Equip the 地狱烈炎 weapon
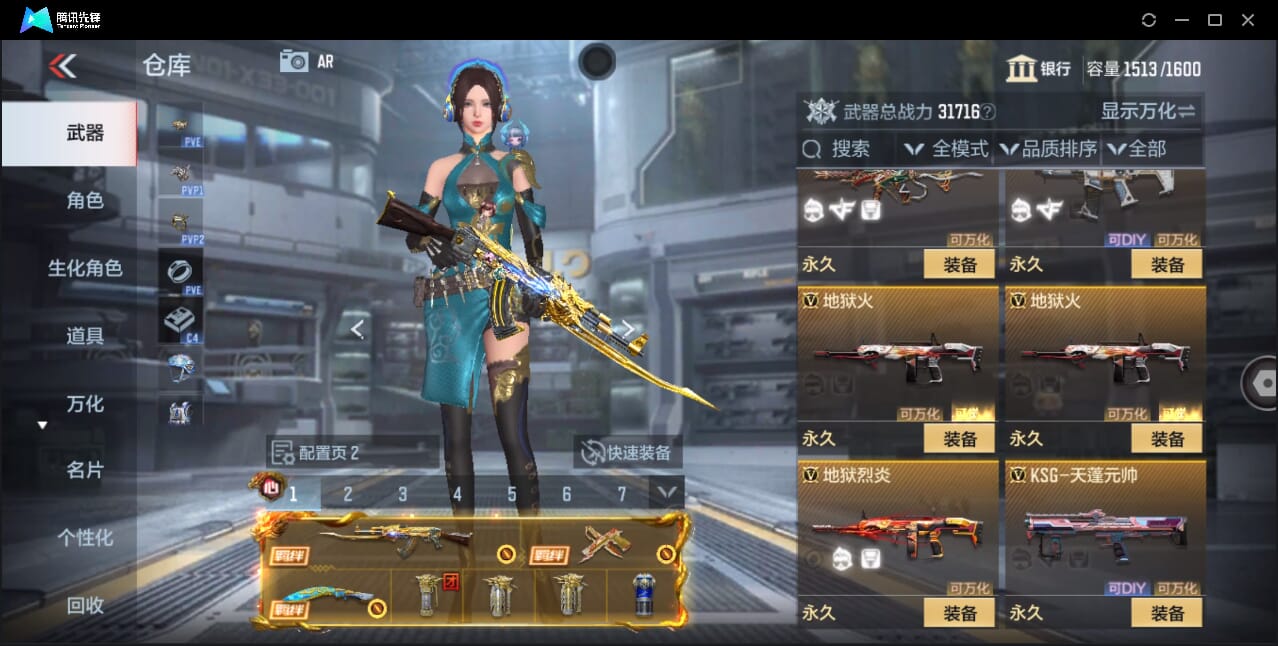Image resolution: width=1278 pixels, height=646 pixels. (959, 612)
